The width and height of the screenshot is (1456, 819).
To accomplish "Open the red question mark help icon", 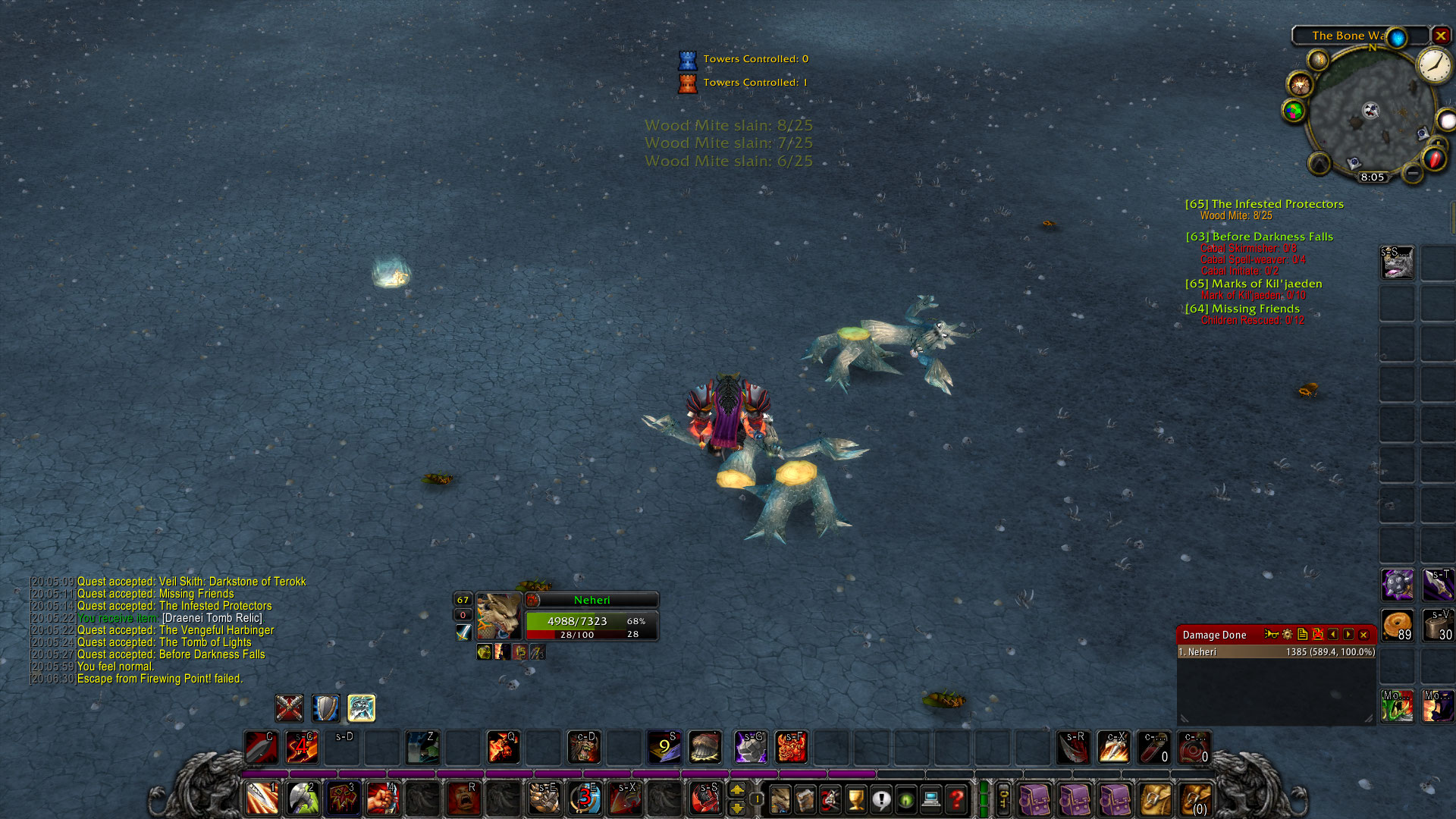I will point(956,799).
